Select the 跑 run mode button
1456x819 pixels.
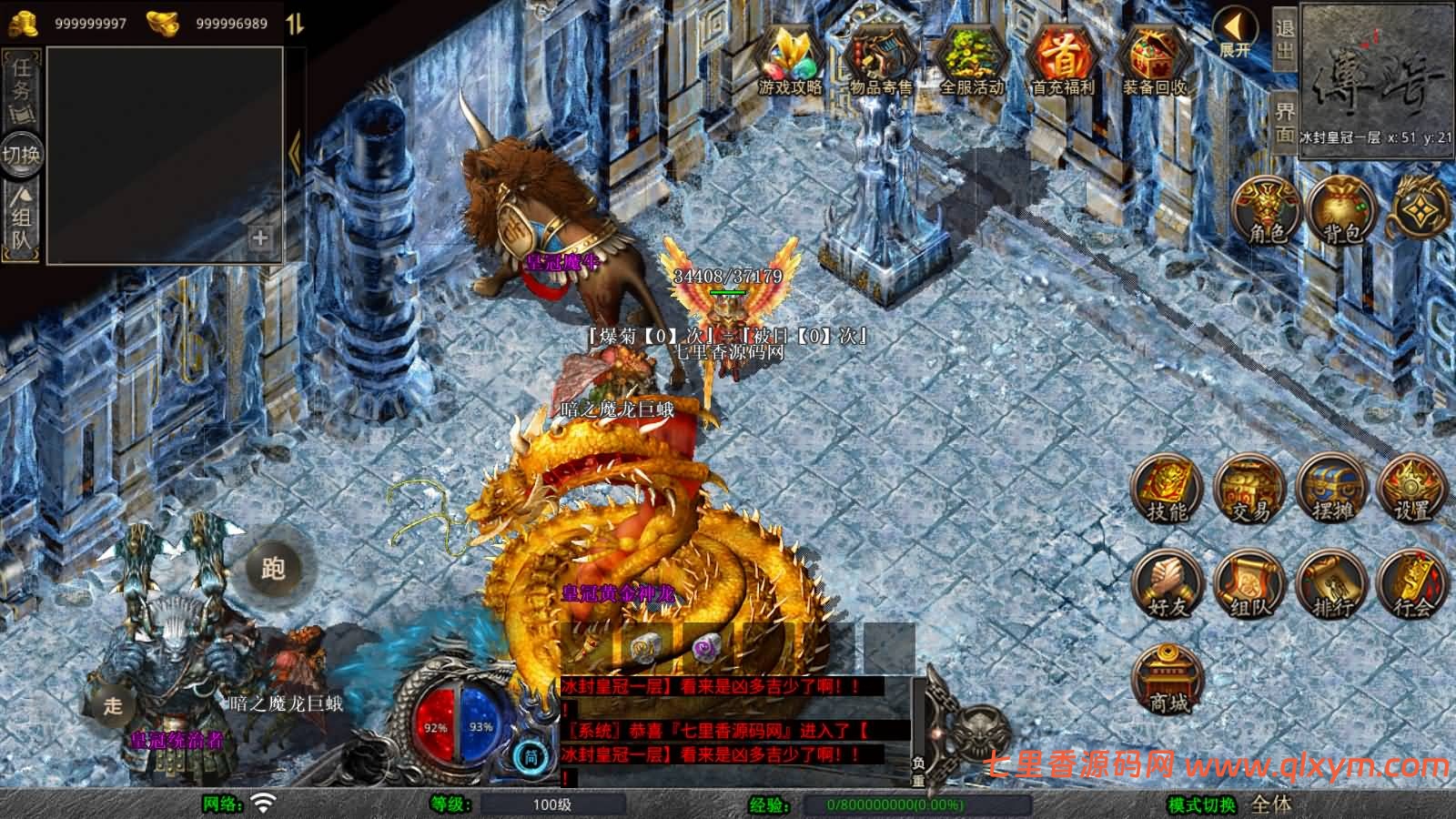tap(273, 569)
